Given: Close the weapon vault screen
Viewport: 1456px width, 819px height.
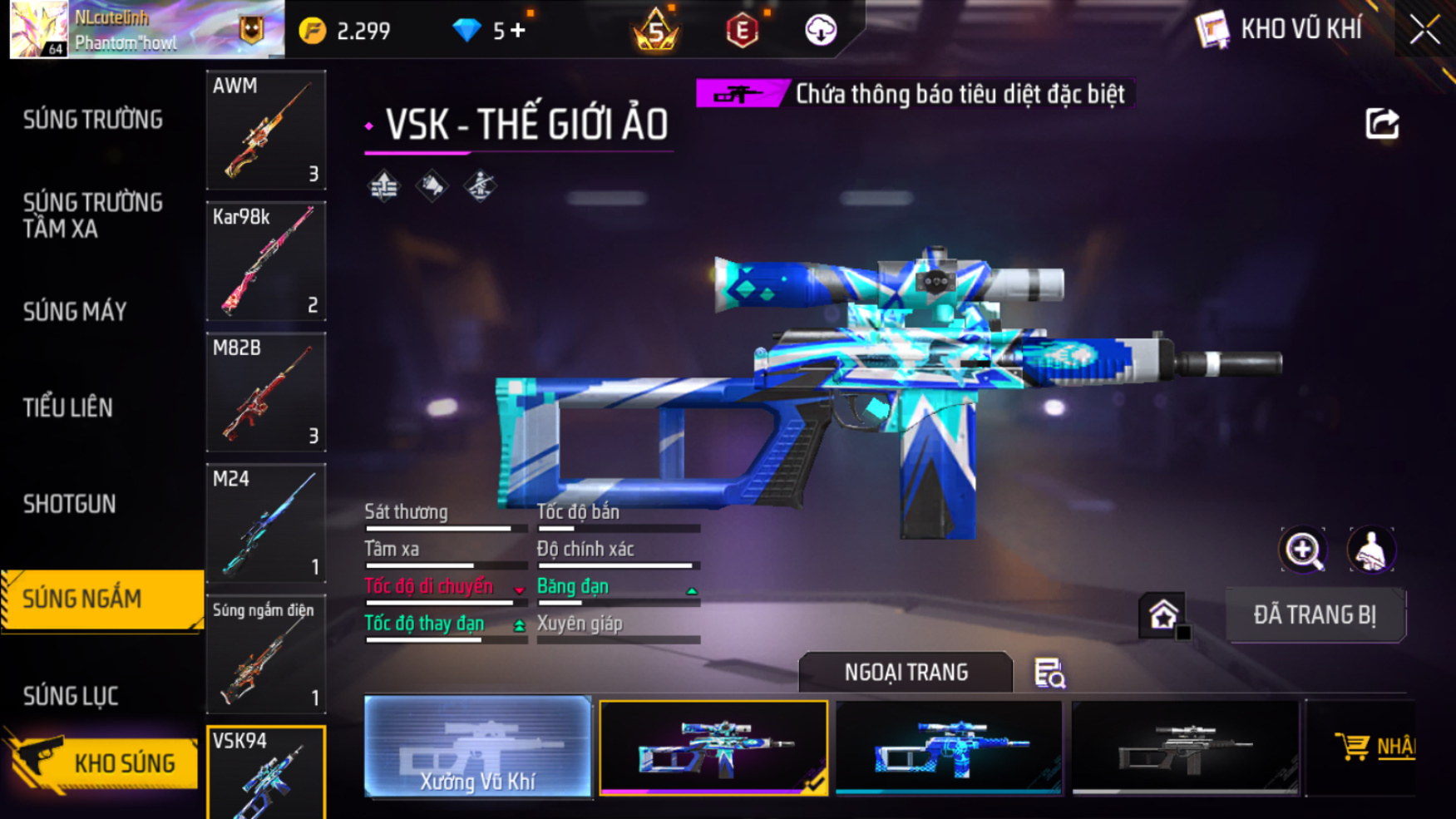Looking at the screenshot, I should click(x=1424, y=31).
